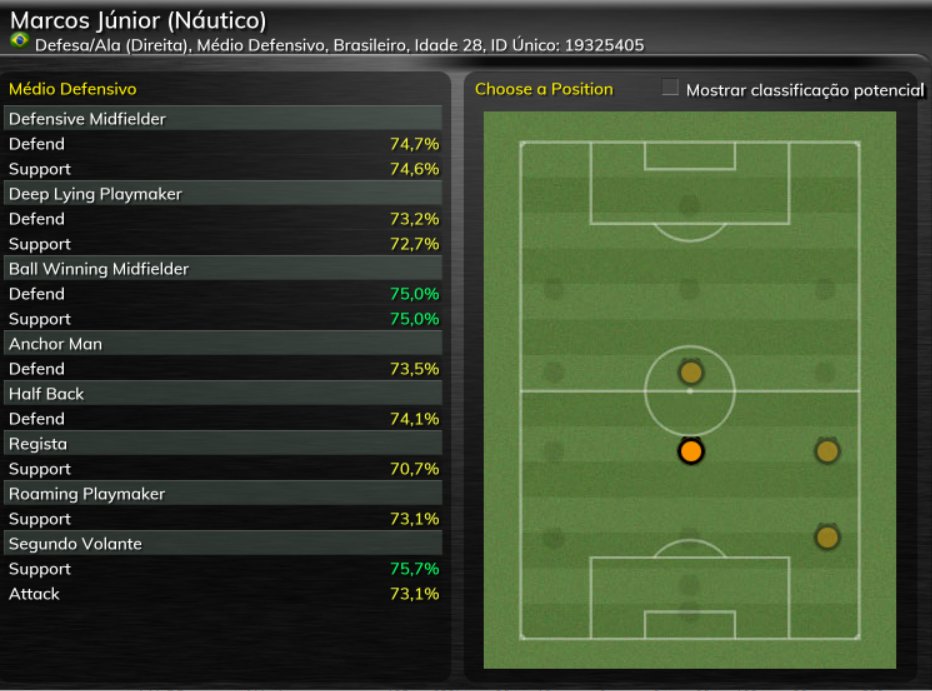
Task: Select the Roaming Playmaker role
Action: click(224, 494)
